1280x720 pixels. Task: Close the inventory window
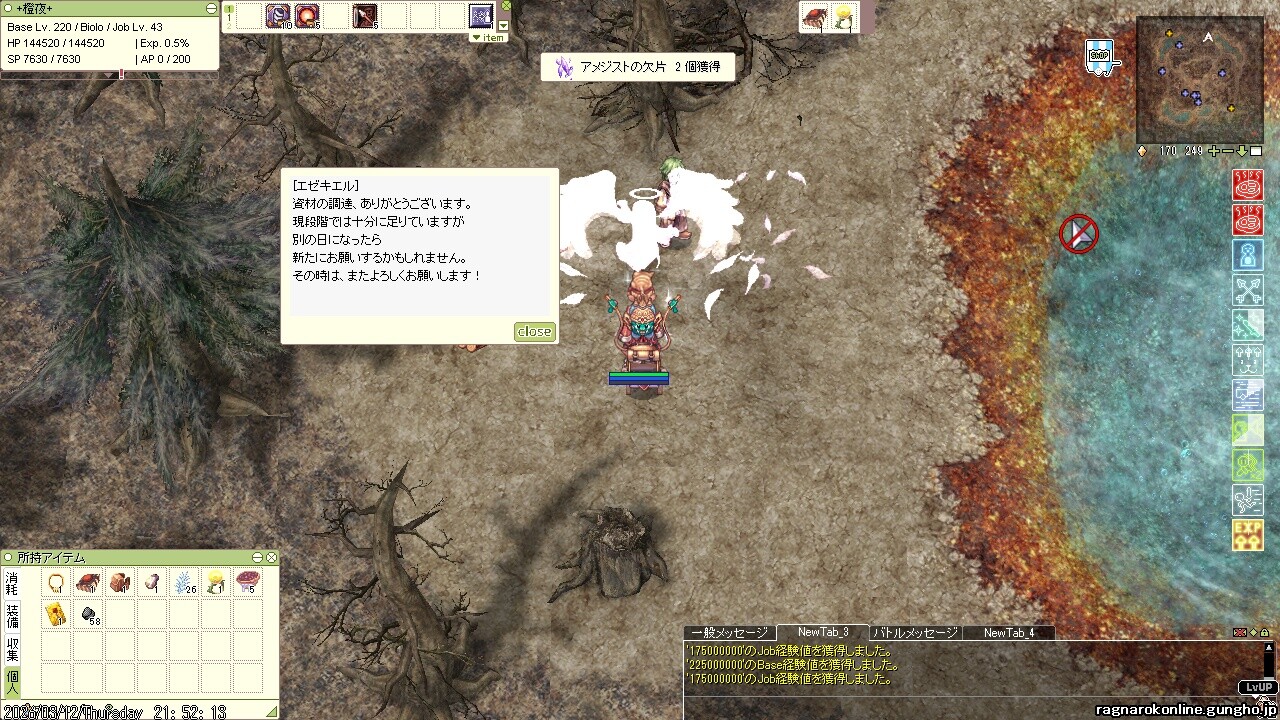271,558
